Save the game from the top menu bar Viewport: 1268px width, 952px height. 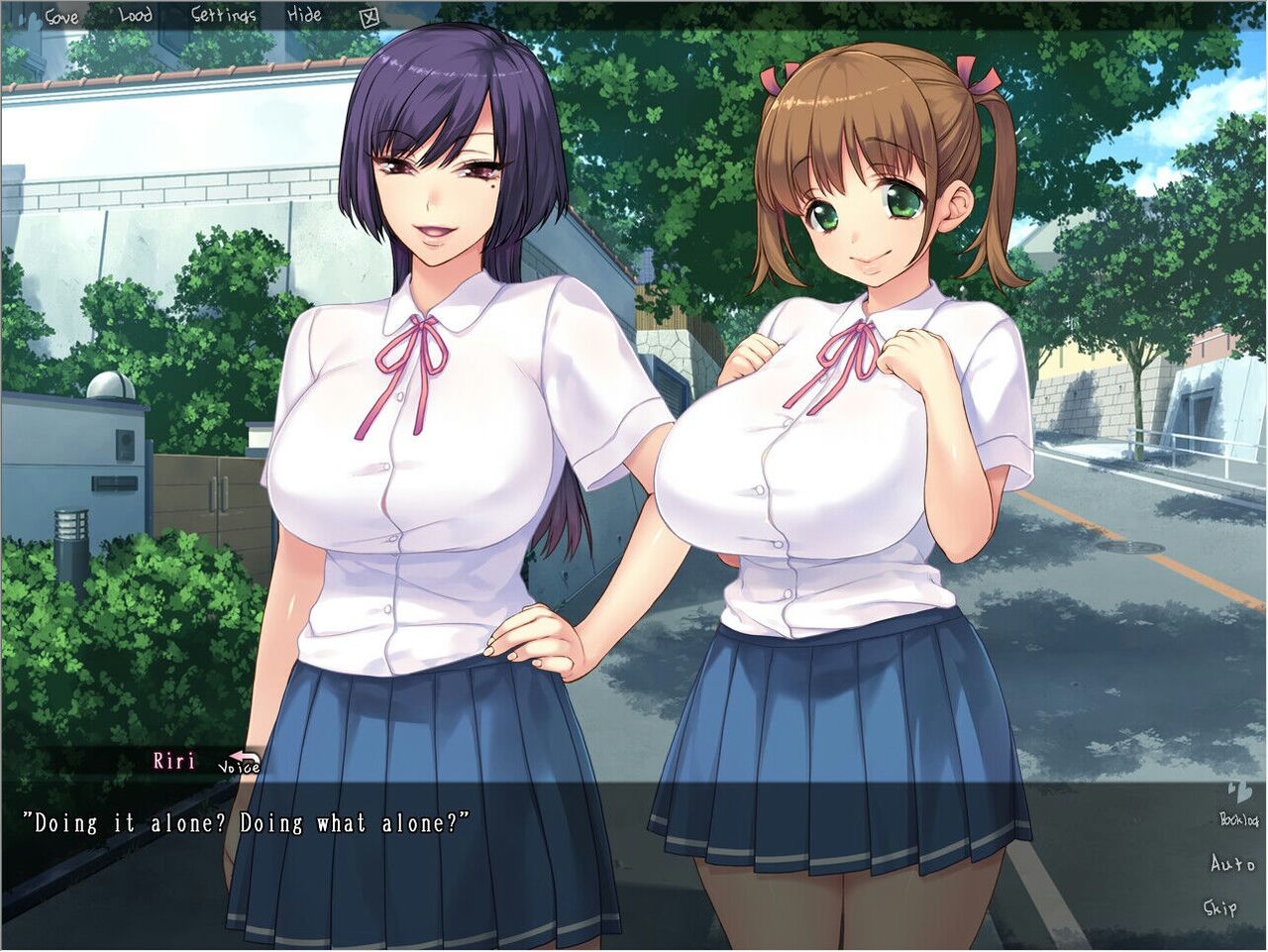pyautogui.click(x=61, y=16)
